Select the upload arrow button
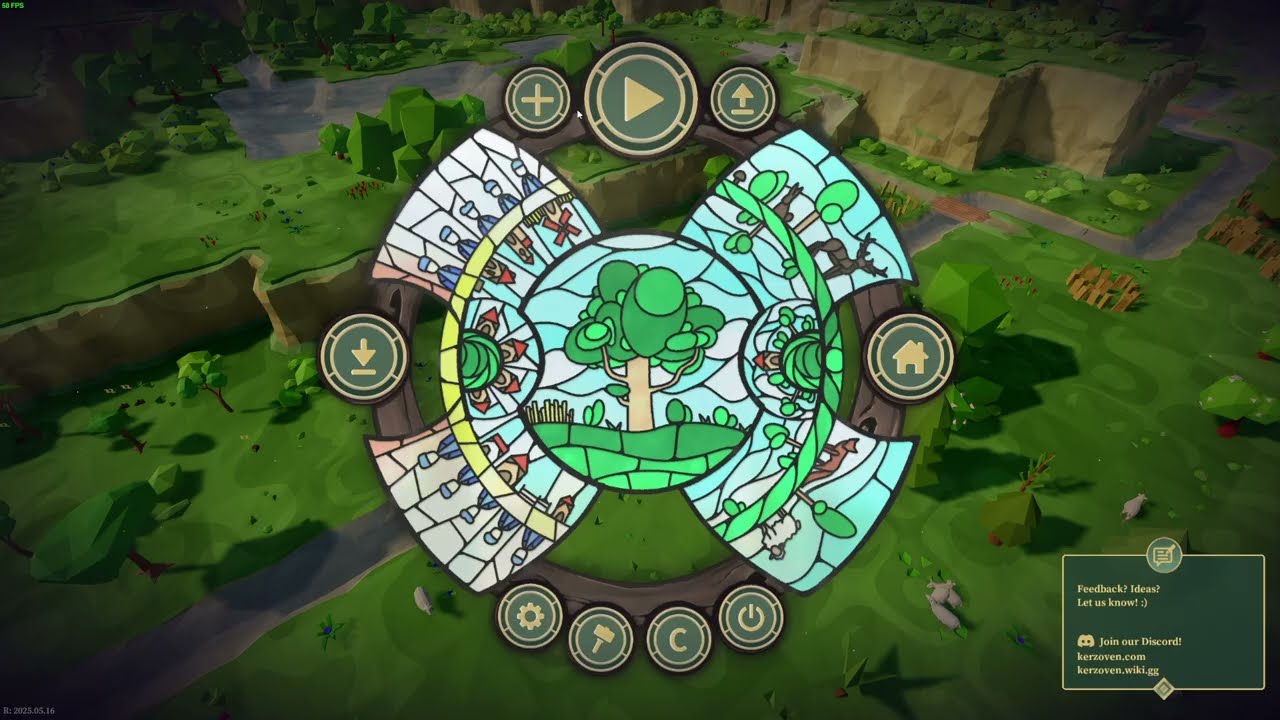1280x720 pixels. (743, 100)
